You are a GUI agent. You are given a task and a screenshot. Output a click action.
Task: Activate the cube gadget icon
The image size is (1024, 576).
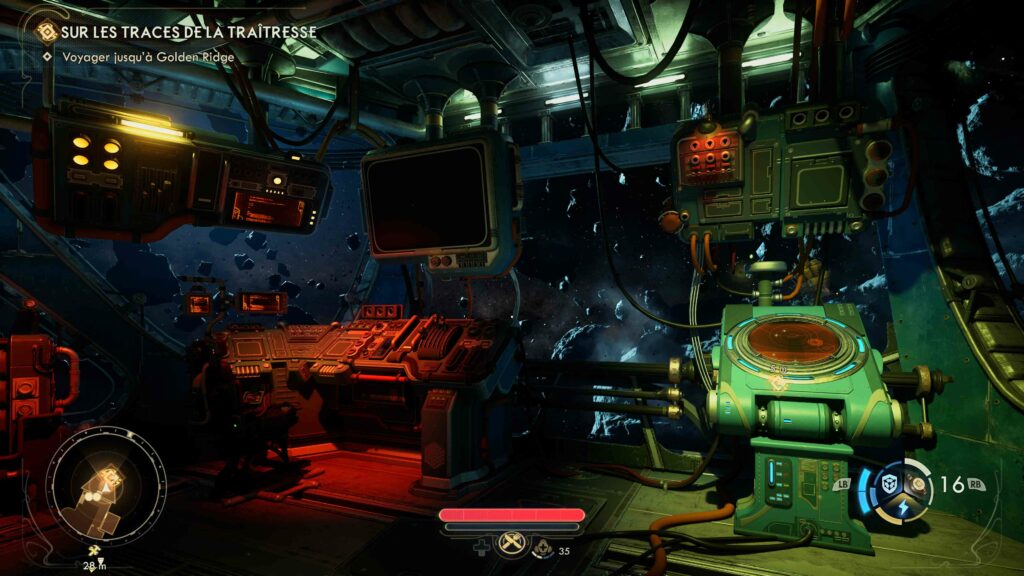(886, 484)
